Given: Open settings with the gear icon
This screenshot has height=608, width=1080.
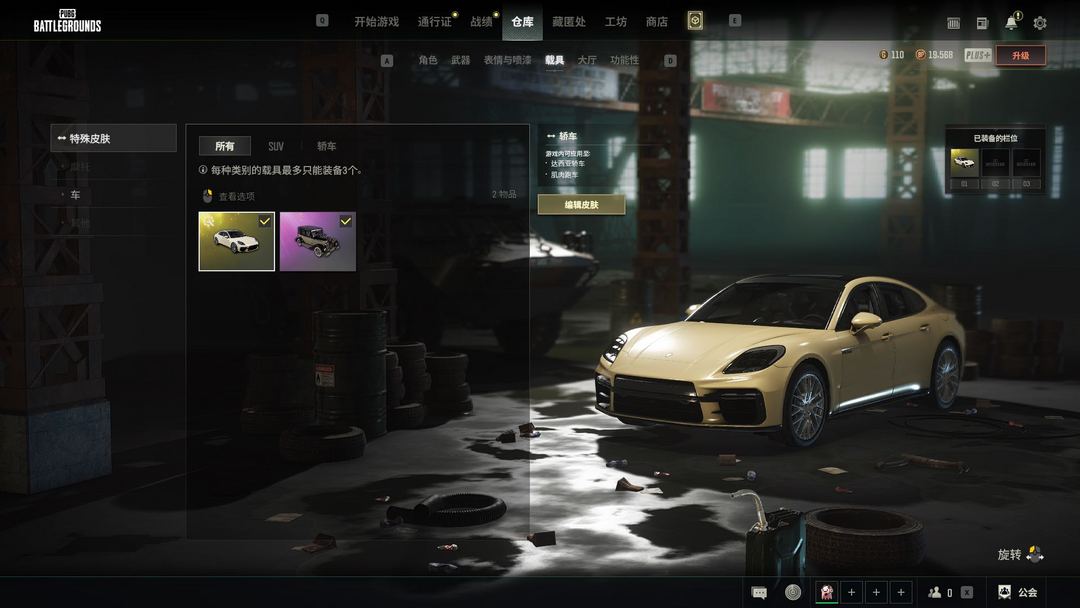Looking at the screenshot, I should (1040, 23).
